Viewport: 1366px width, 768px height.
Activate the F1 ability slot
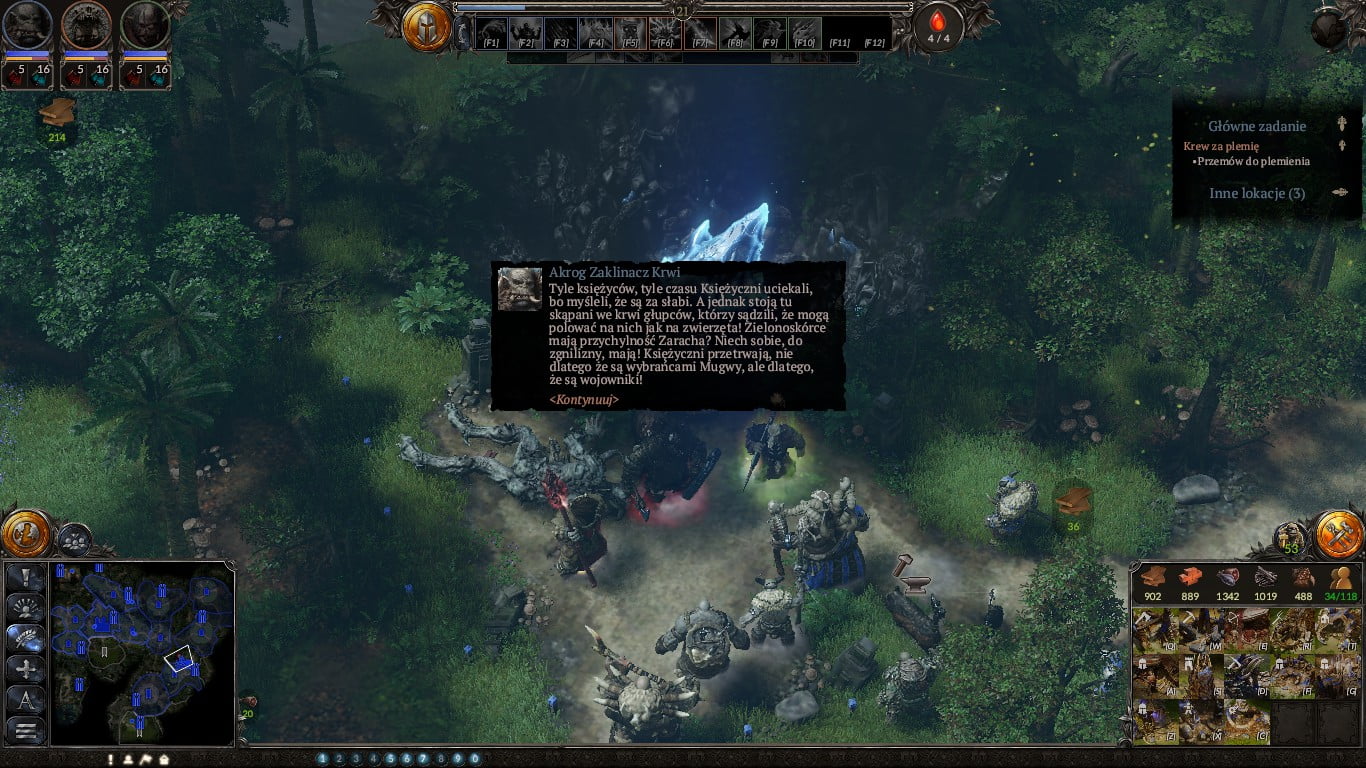click(491, 33)
